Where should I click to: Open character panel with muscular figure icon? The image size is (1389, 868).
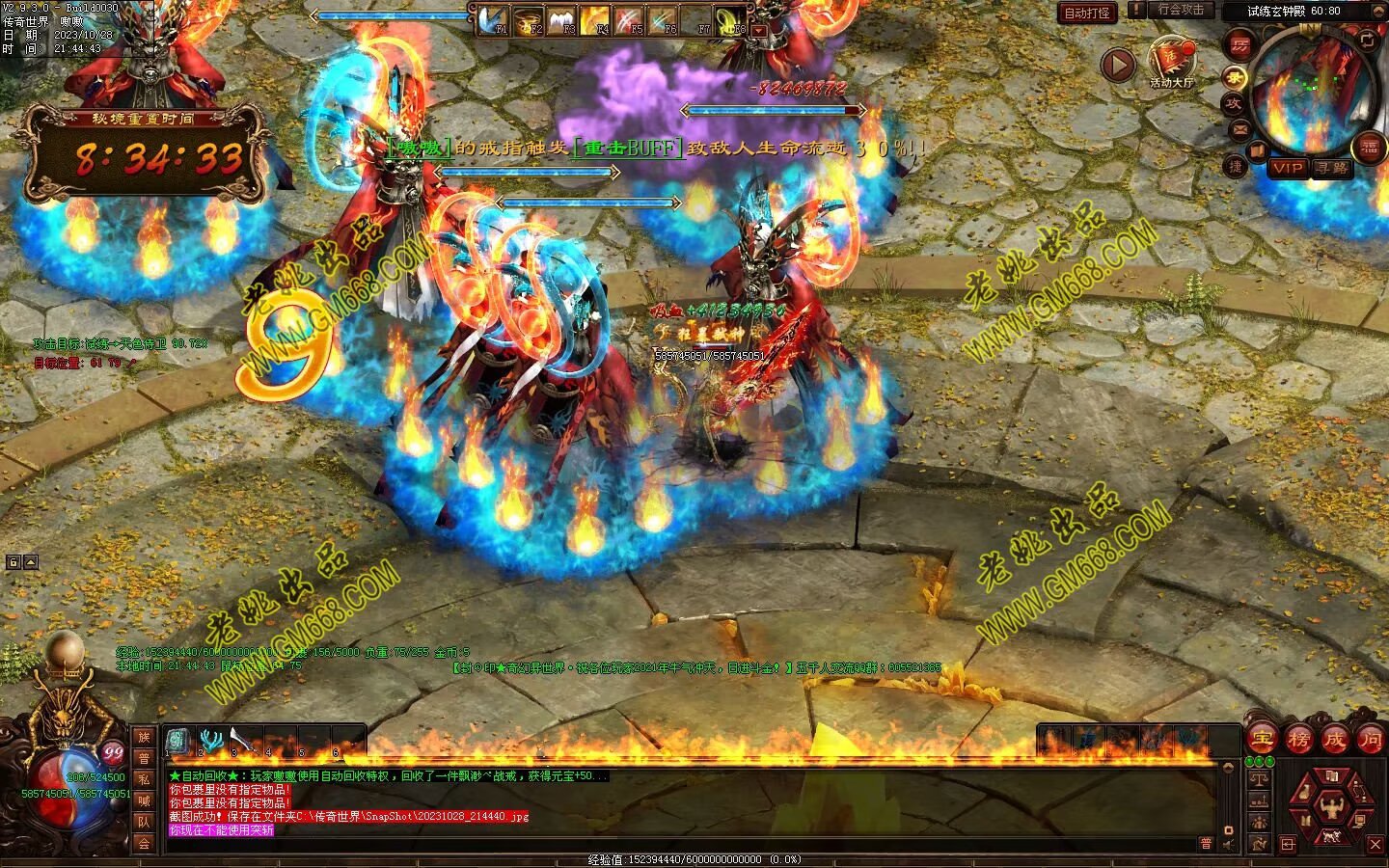tap(1332, 805)
